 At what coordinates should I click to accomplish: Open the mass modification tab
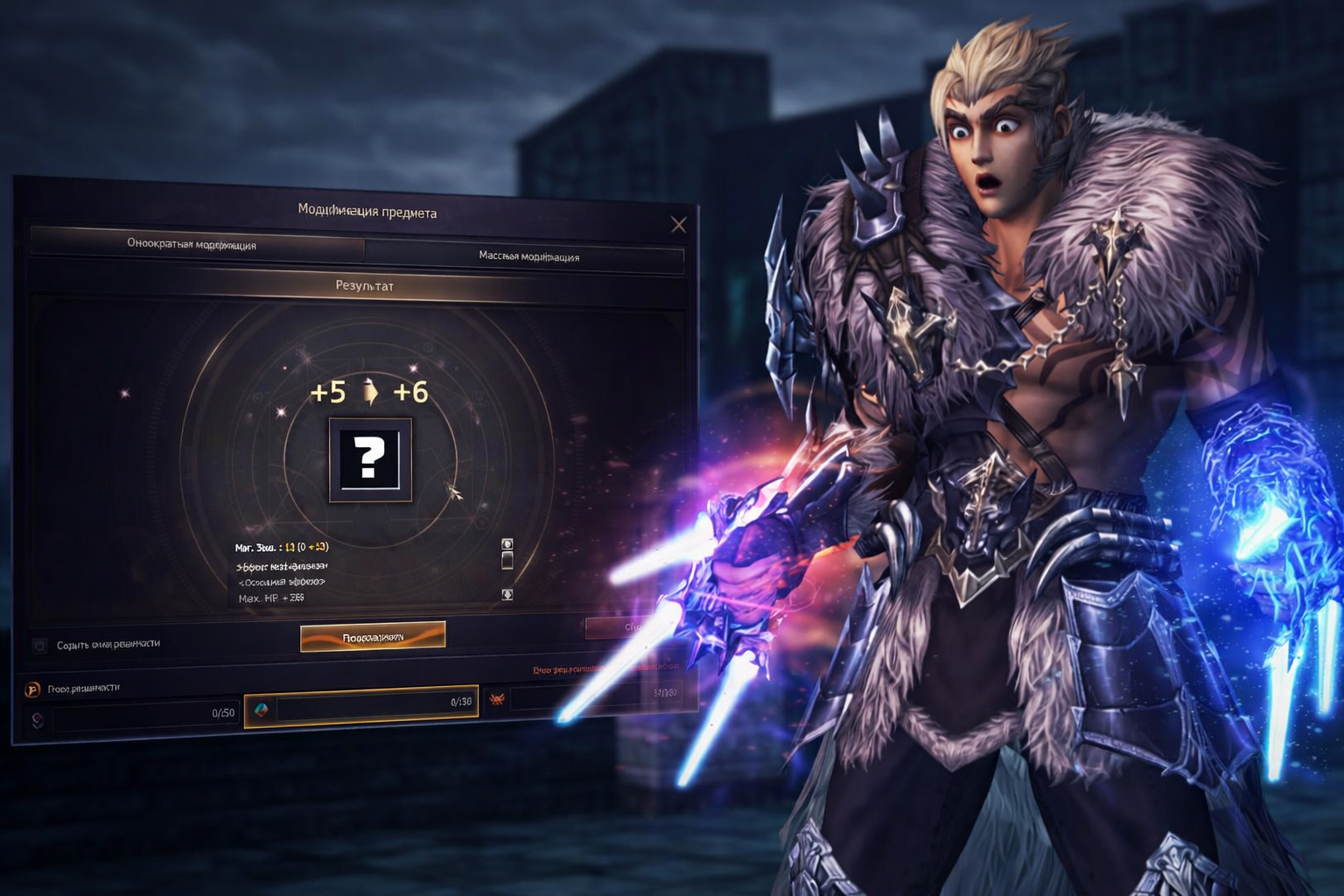[527, 256]
